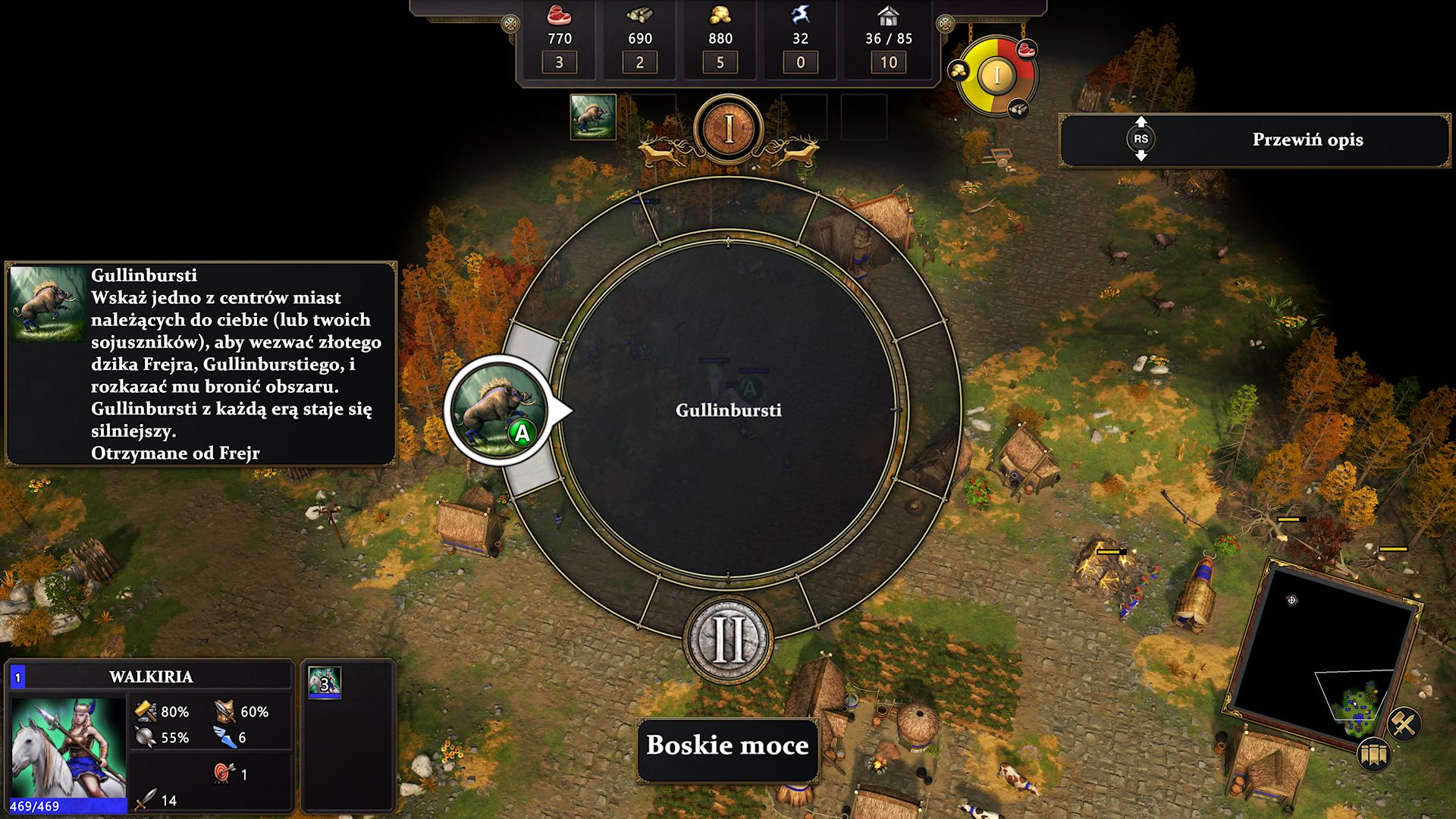Screen dimensions: 1456x819
Task: Click the green A confirm badge on the boar selector
Action: click(520, 434)
